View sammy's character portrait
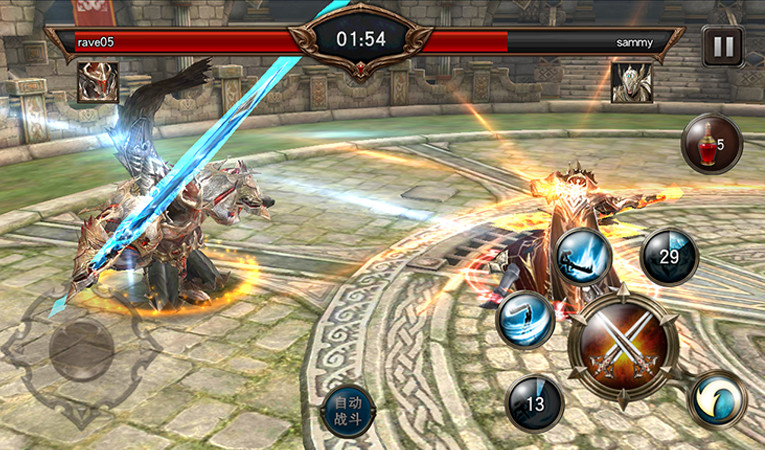765x450 pixels. click(x=631, y=82)
